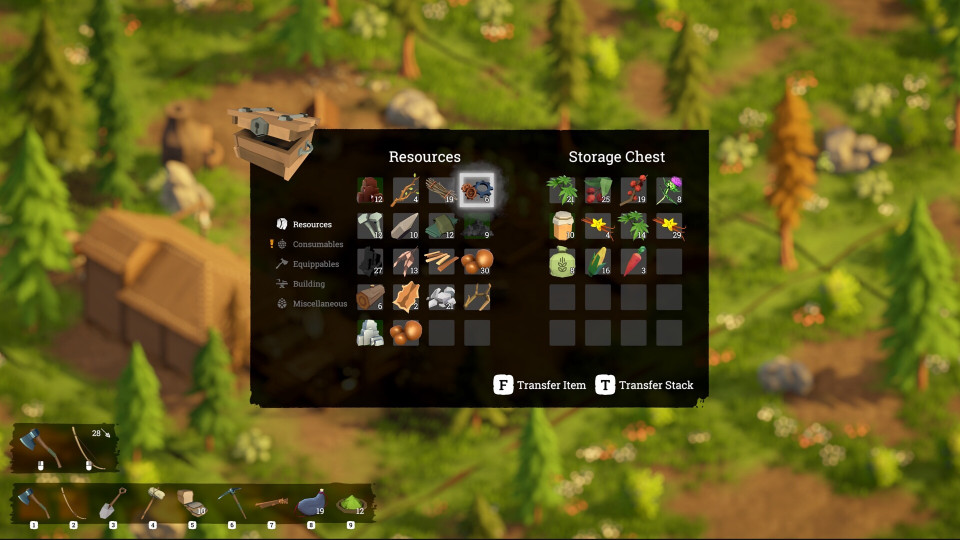Choose the hammer in hotbar slot 4
Viewport: 960px width, 540px height.
pyautogui.click(x=153, y=504)
